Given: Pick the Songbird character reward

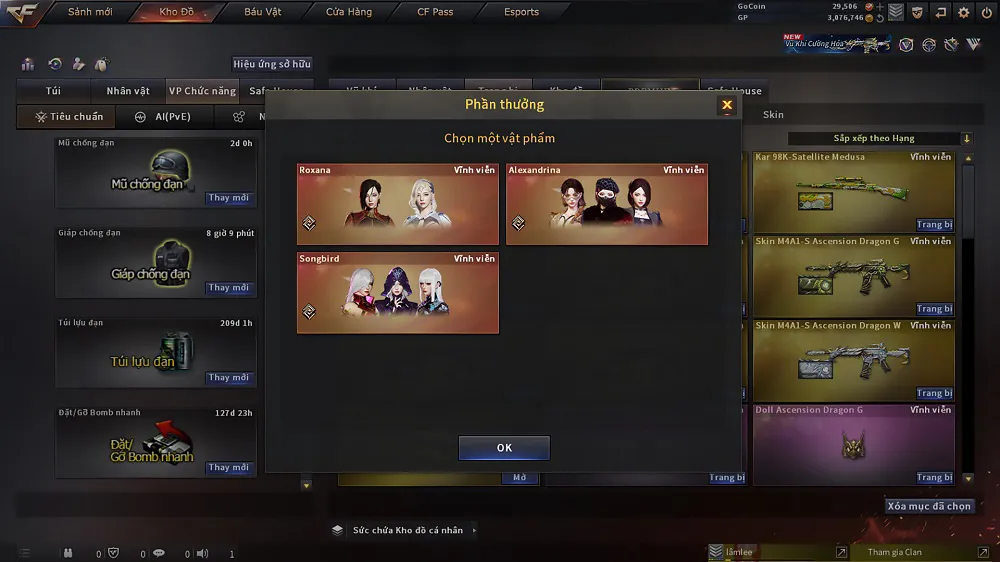Looking at the screenshot, I should click(x=398, y=292).
